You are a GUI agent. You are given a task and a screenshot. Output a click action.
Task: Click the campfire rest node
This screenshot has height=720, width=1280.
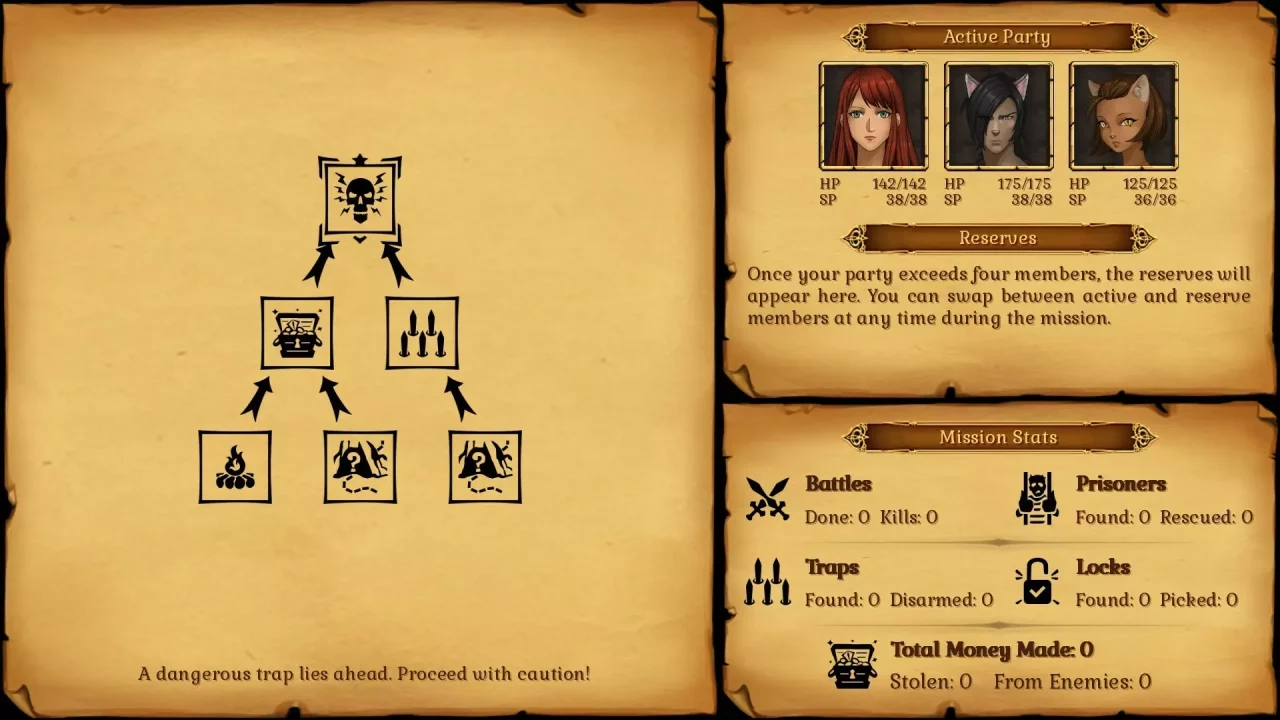click(x=235, y=466)
